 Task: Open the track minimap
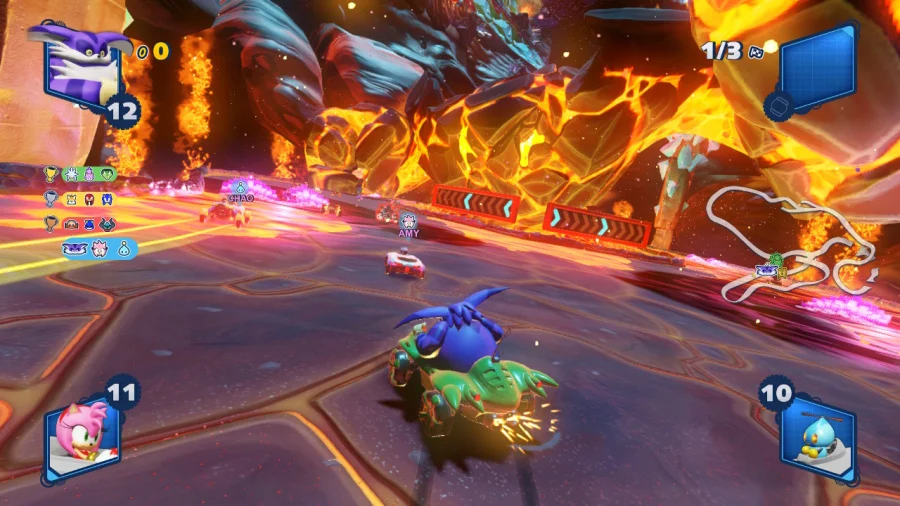790,245
